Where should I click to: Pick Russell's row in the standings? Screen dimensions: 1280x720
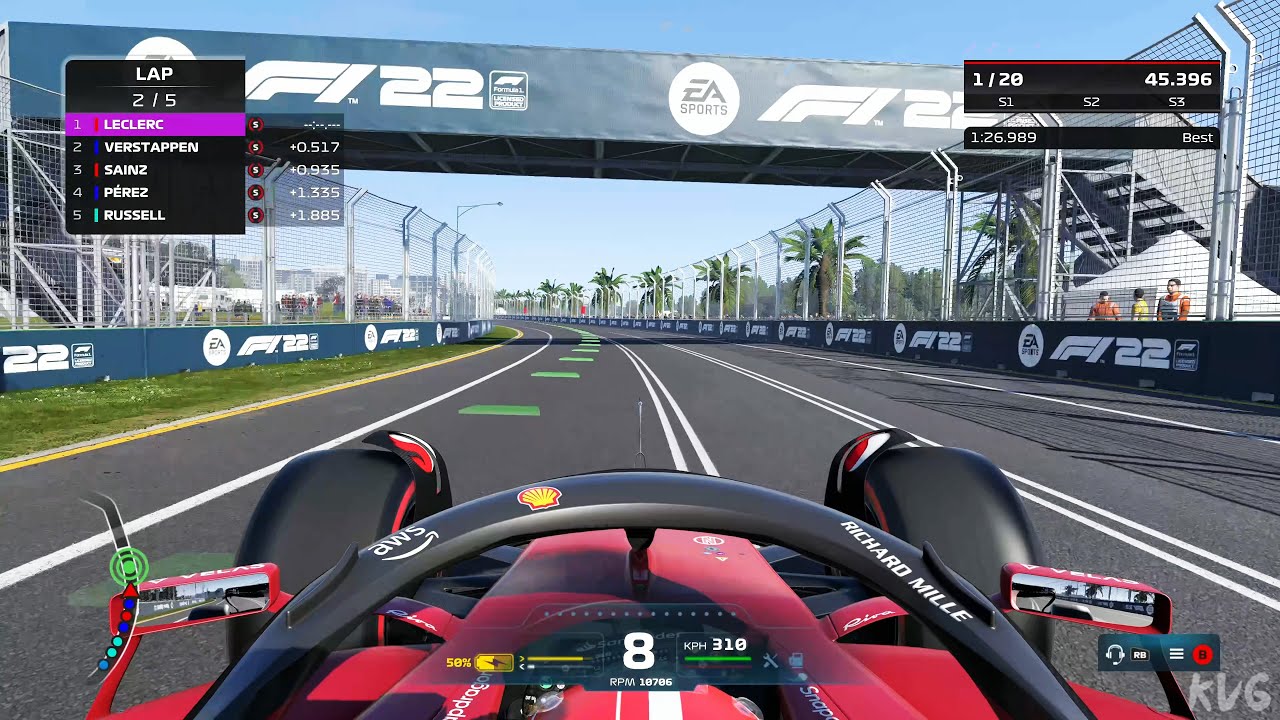pyautogui.click(x=155, y=215)
